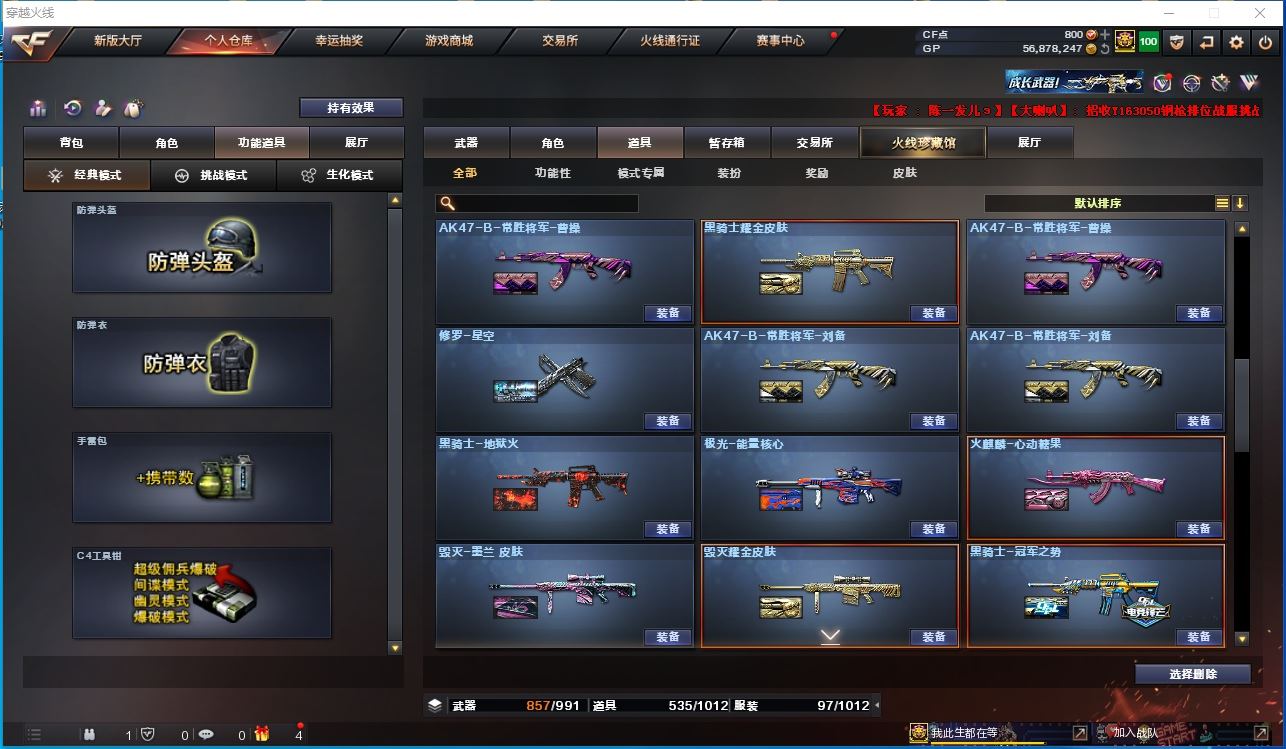The image size is (1286, 749).
Task: Choose the 防弹衣 body armor item
Action: click(201, 362)
